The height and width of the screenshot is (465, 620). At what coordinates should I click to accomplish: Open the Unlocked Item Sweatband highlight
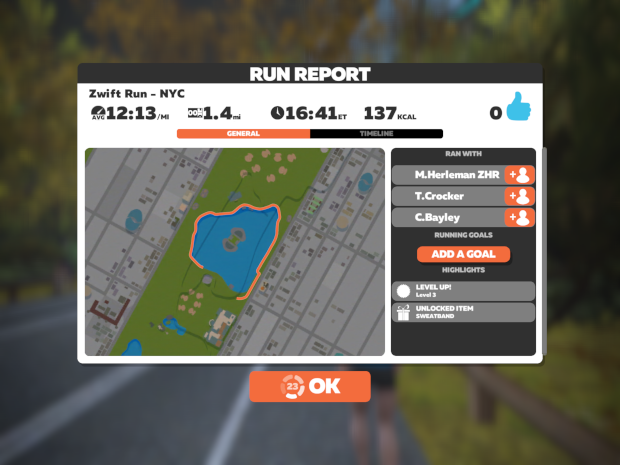pyautogui.click(x=463, y=312)
